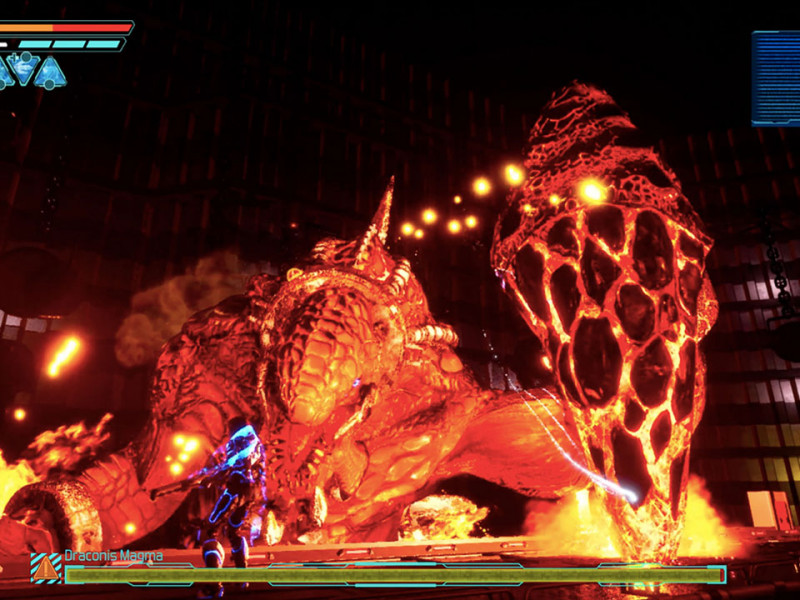Select the inverted triangle ability icon
800x600 pixels.
(x=22, y=68)
